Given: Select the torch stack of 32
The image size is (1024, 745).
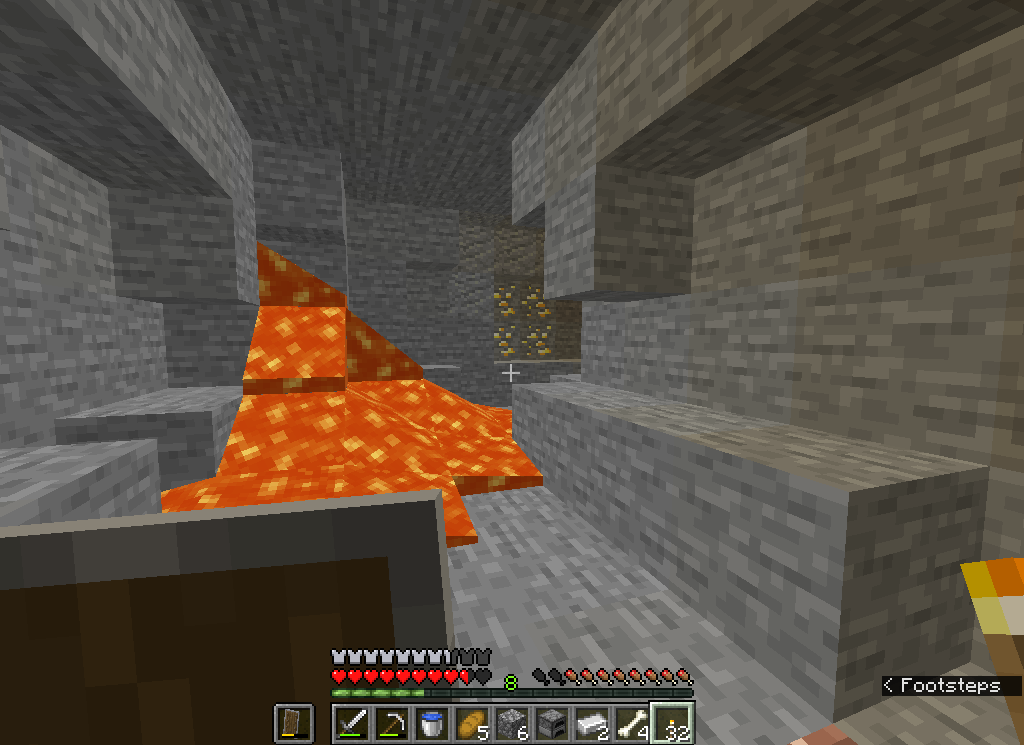Looking at the screenshot, I should pos(672,722).
